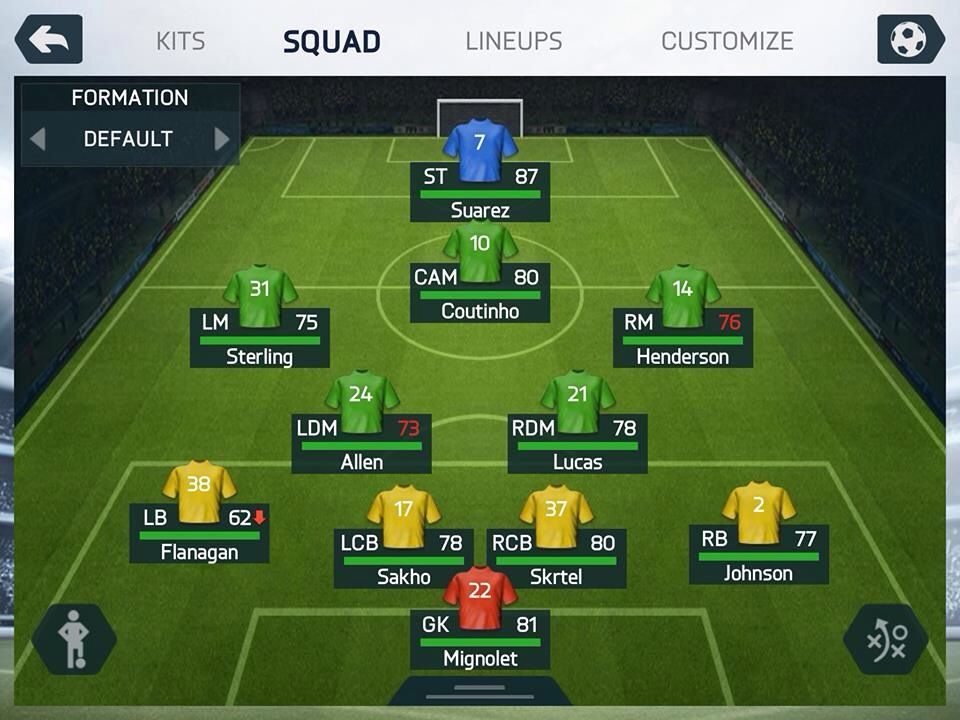This screenshot has width=960, height=720.
Task: Click the soccer ball button
Action: [910, 40]
